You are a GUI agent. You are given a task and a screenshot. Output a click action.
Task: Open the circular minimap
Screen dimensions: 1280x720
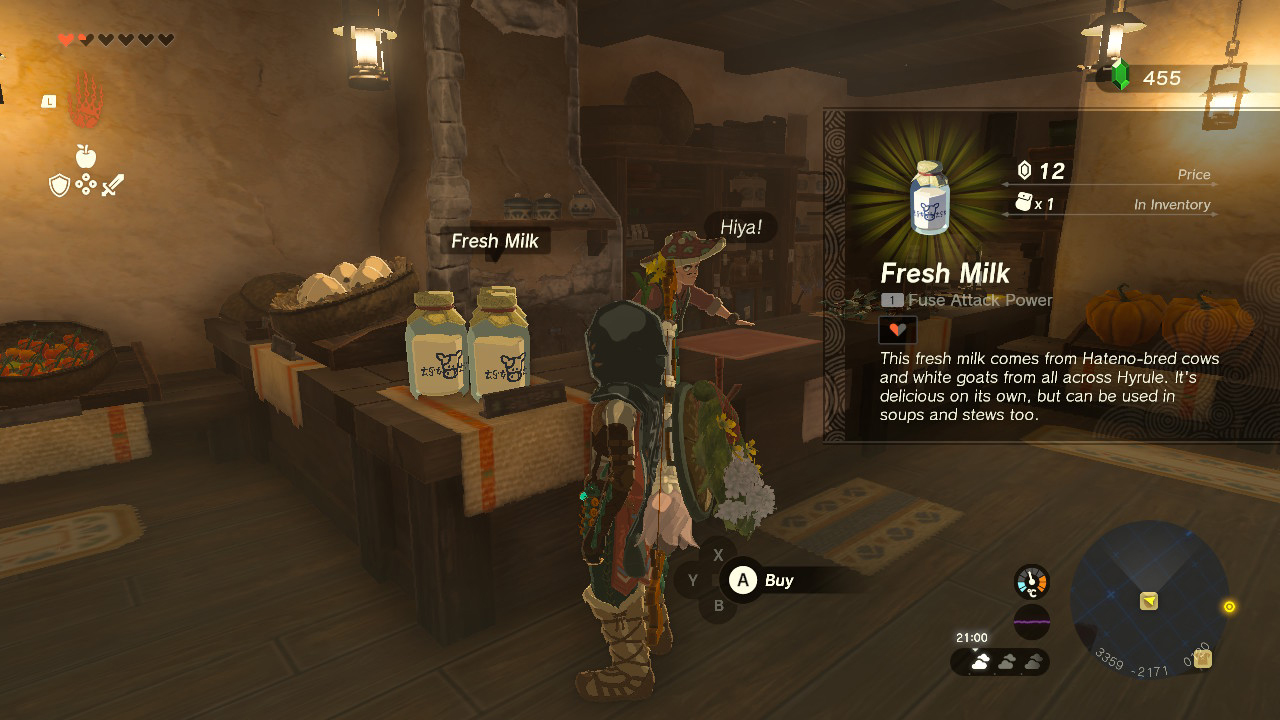[1149, 600]
